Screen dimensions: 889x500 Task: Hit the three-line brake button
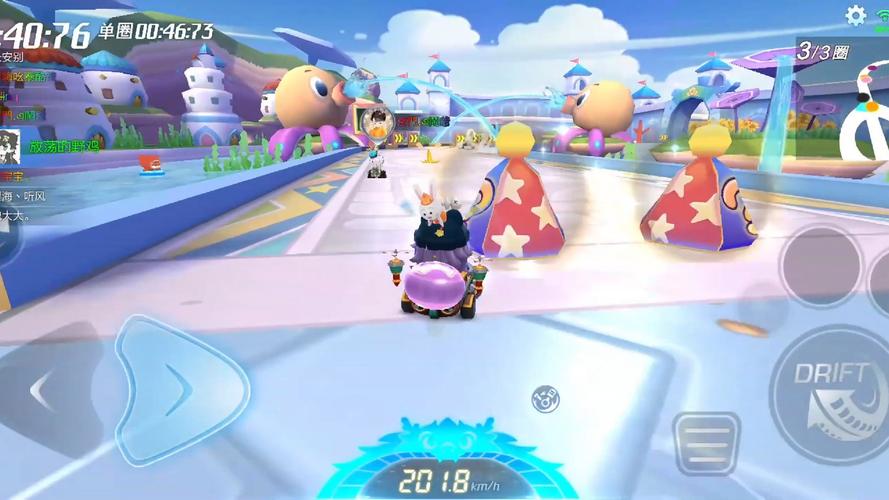click(705, 441)
